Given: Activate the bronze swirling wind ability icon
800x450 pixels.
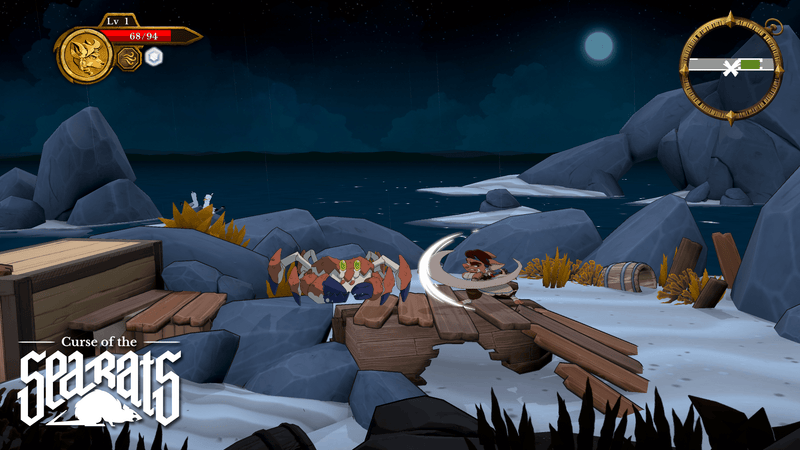Looking at the screenshot, I should [x=129, y=58].
